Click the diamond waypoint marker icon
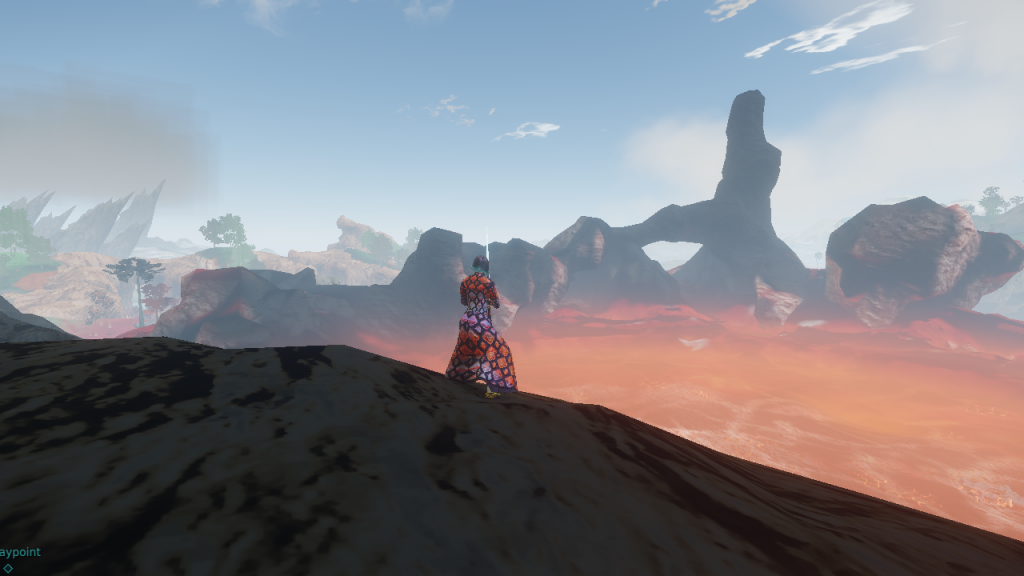The image size is (1024, 576). point(8,569)
